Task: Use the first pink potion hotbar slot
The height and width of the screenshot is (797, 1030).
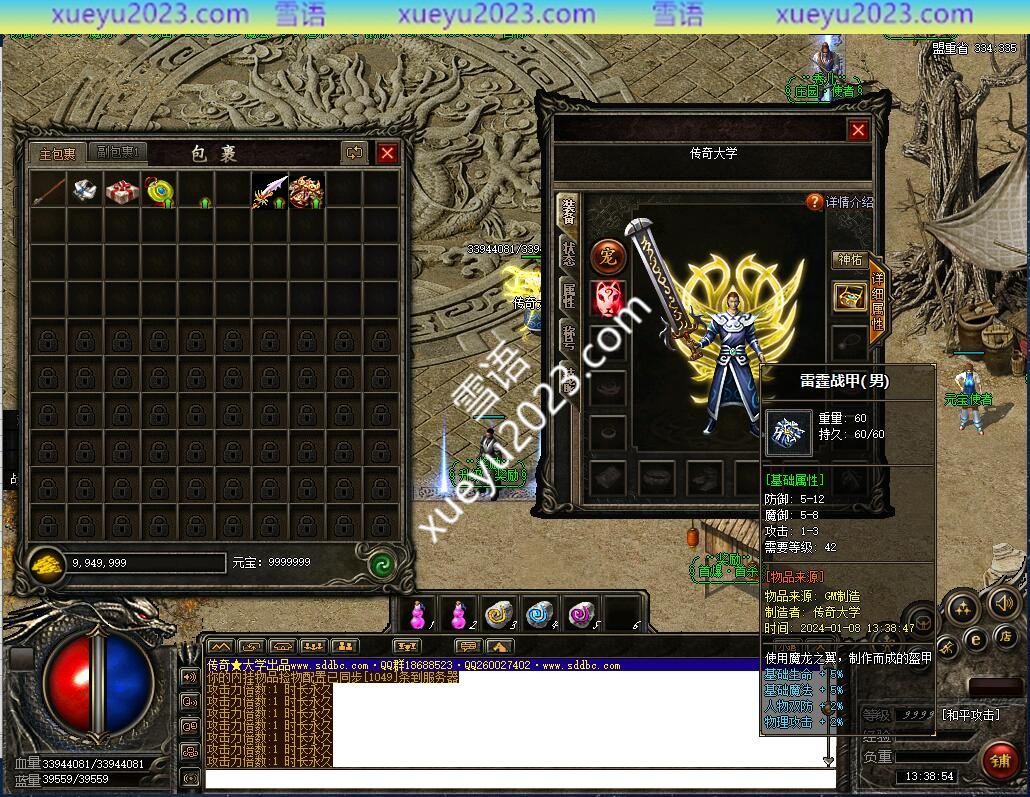Action: click(x=420, y=614)
